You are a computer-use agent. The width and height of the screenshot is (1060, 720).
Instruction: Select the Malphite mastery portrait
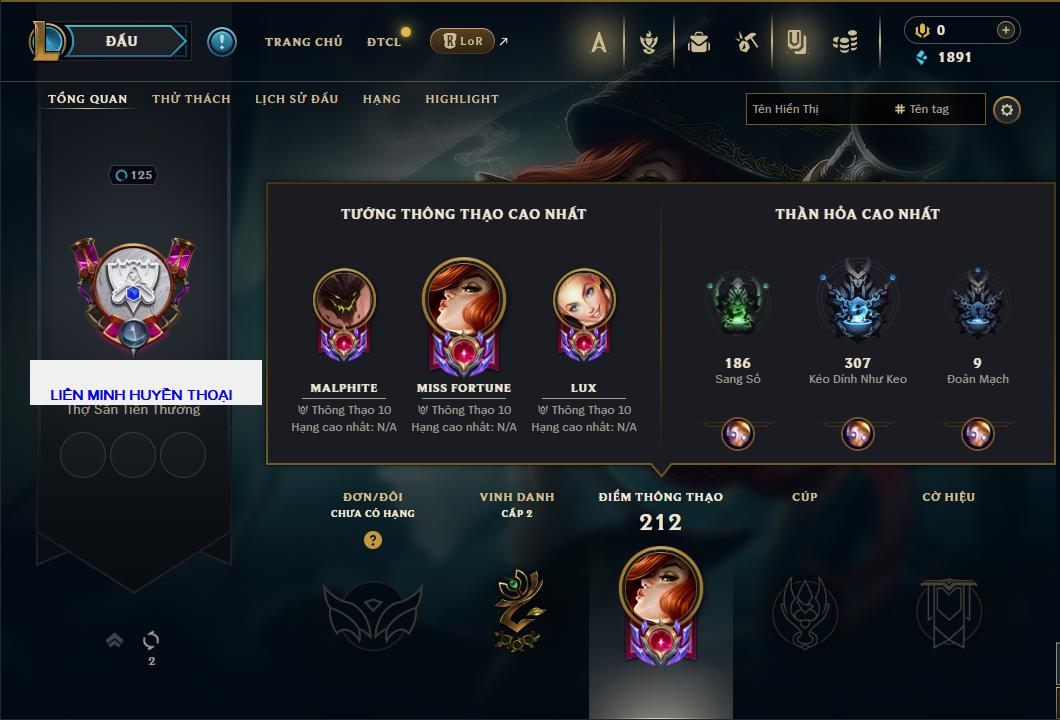click(344, 301)
